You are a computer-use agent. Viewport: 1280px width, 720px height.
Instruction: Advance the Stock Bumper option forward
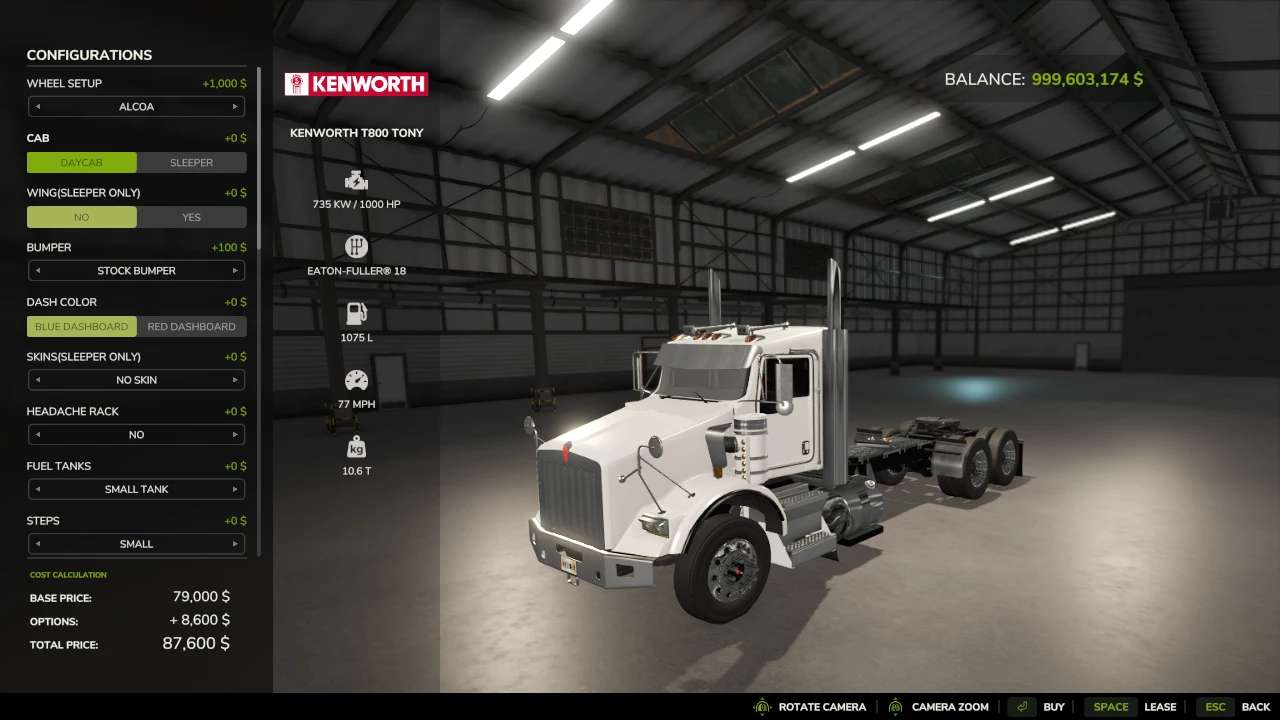tap(236, 271)
